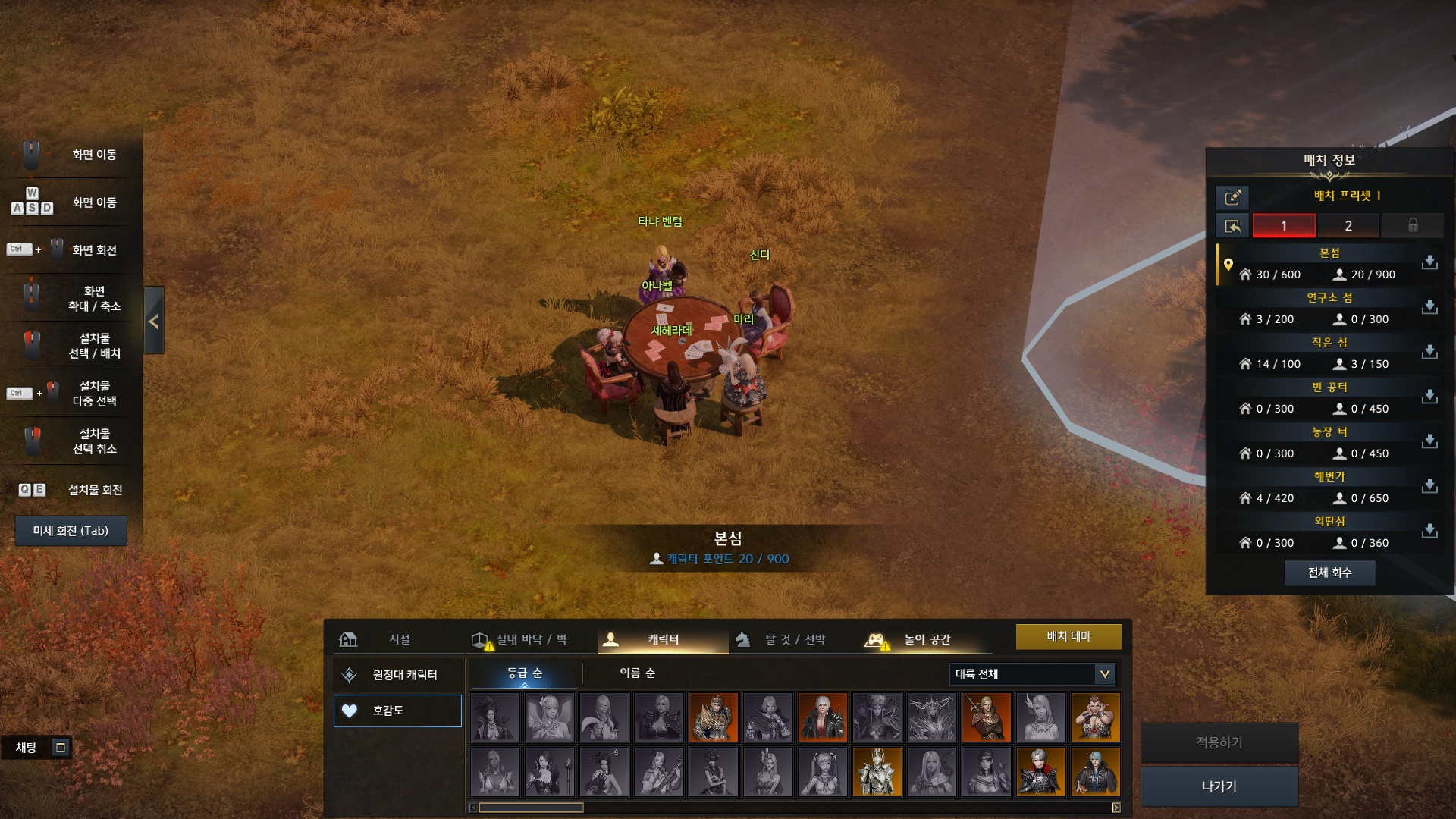Viewport: 1456px width, 819px height.
Task: Select the 호감도 category
Action: 397,711
